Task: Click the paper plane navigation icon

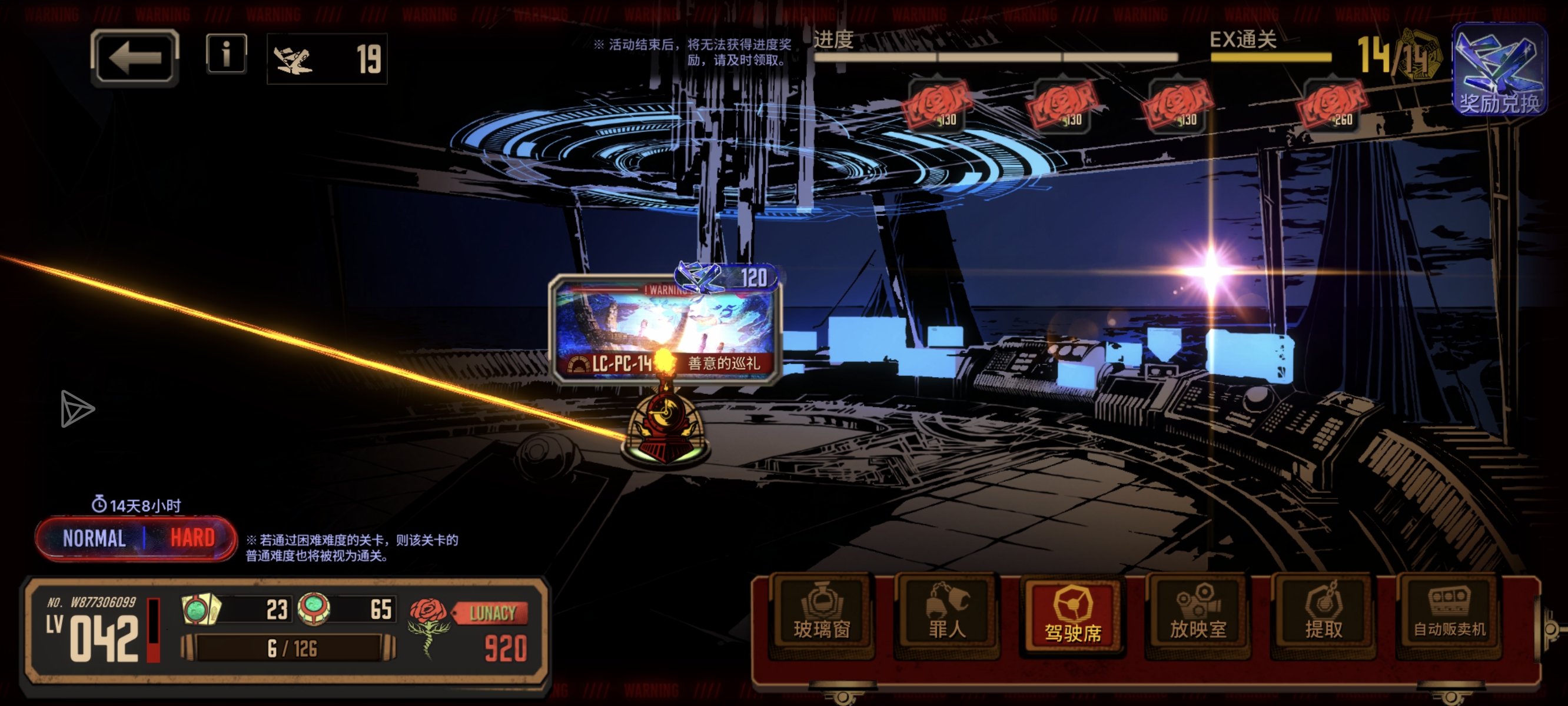Action: click(77, 408)
